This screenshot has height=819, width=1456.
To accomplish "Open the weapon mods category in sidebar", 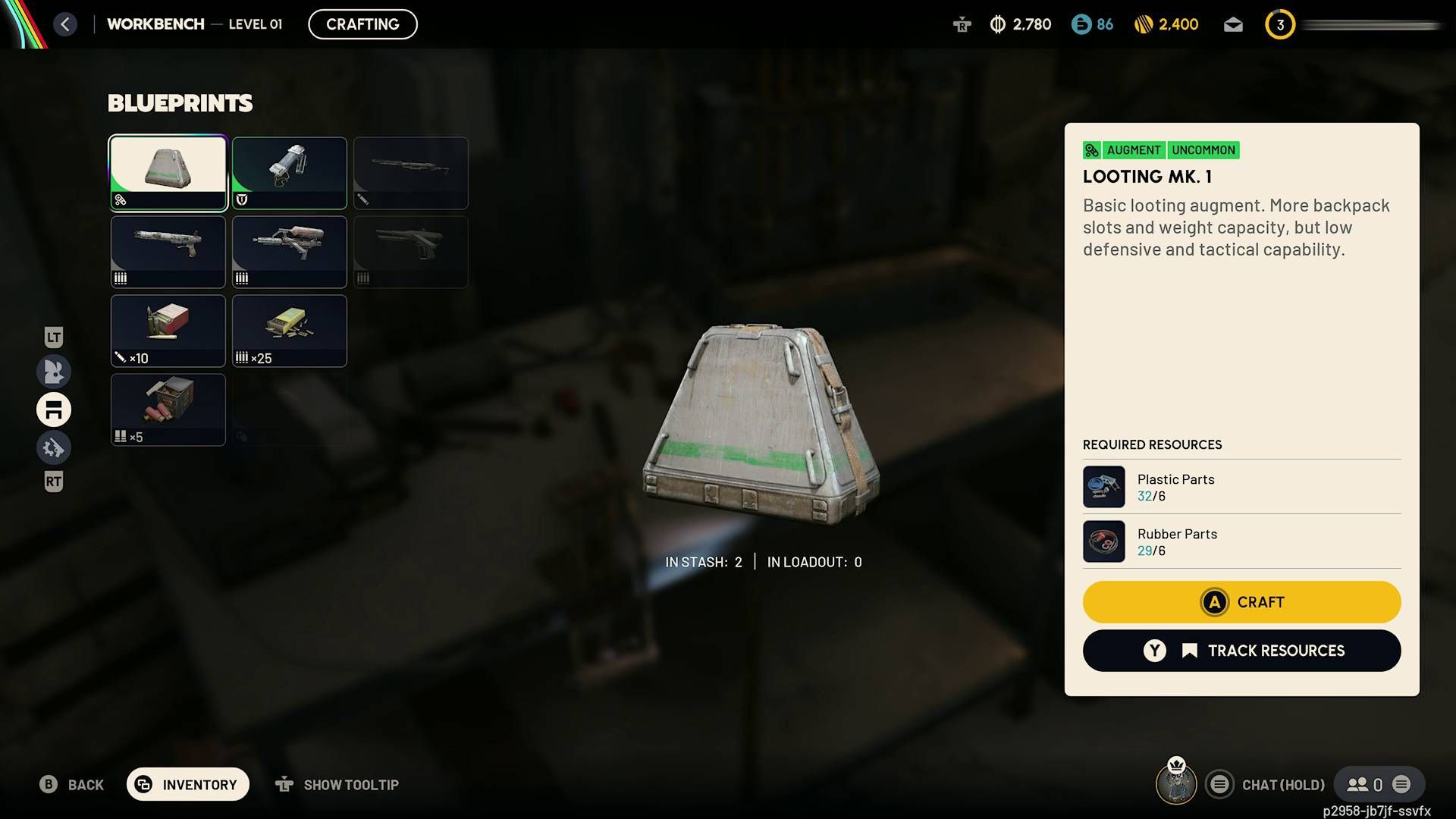I will tap(54, 447).
